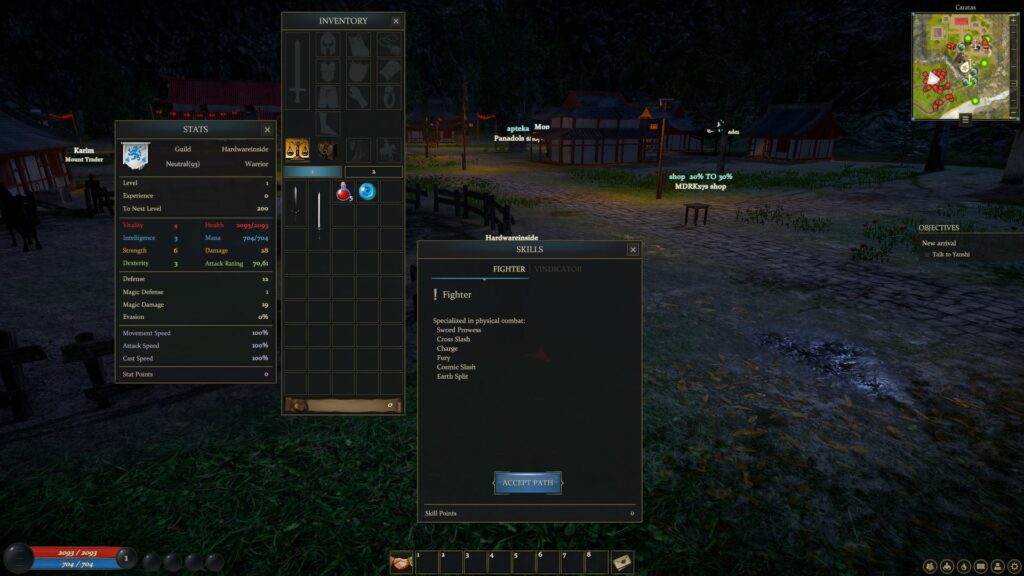Select the Fighter tab
This screenshot has width=1024, height=576.
509,269
